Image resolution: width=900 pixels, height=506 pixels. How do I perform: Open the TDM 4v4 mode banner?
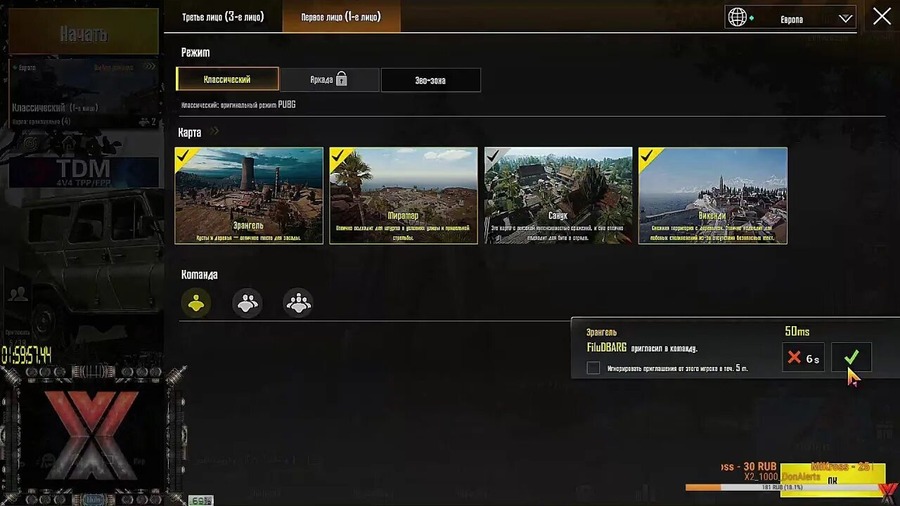click(83, 171)
